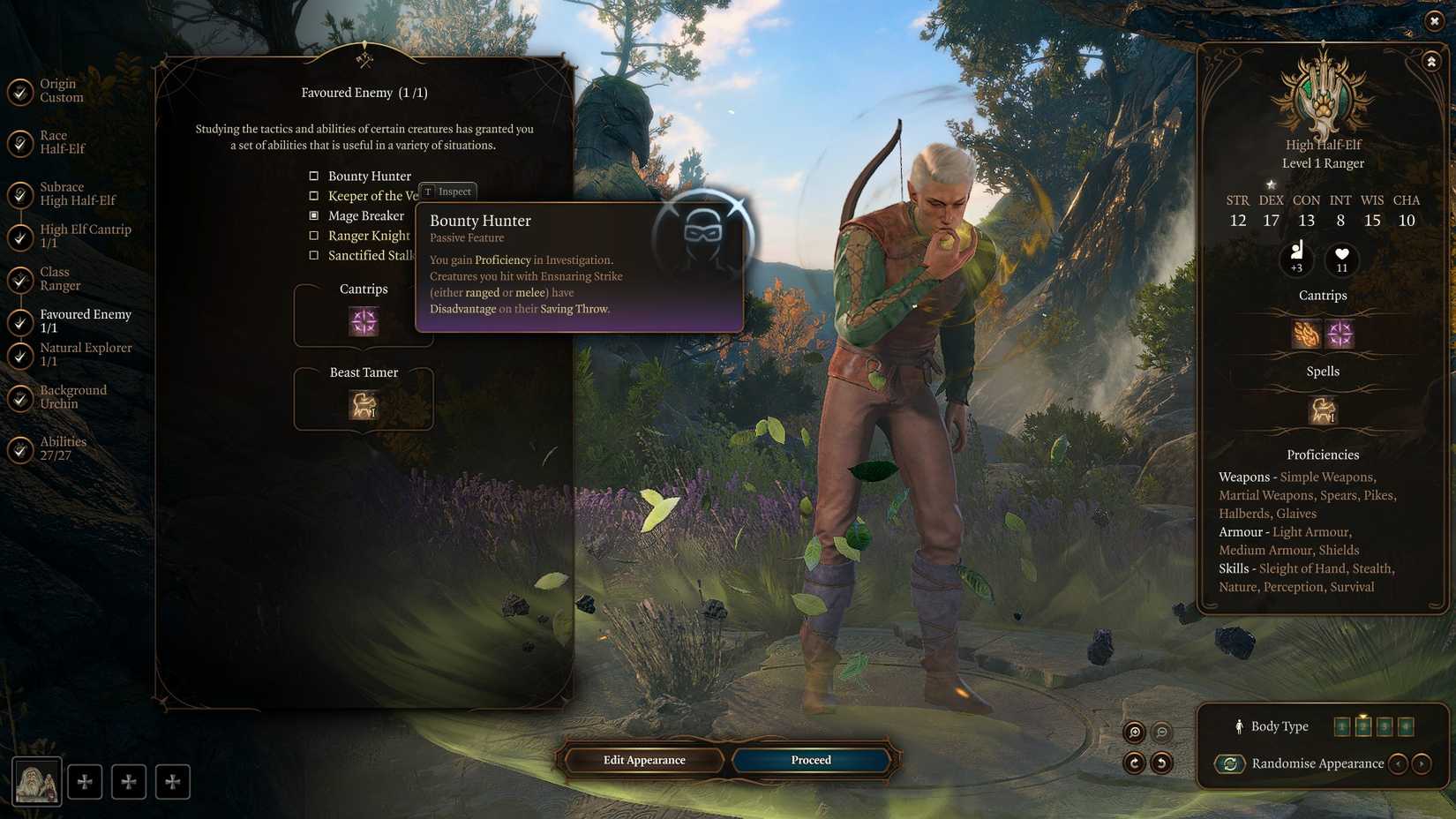Go to the Class Ranger step
This screenshot has width=1456, height=819.
coord(60,278)
